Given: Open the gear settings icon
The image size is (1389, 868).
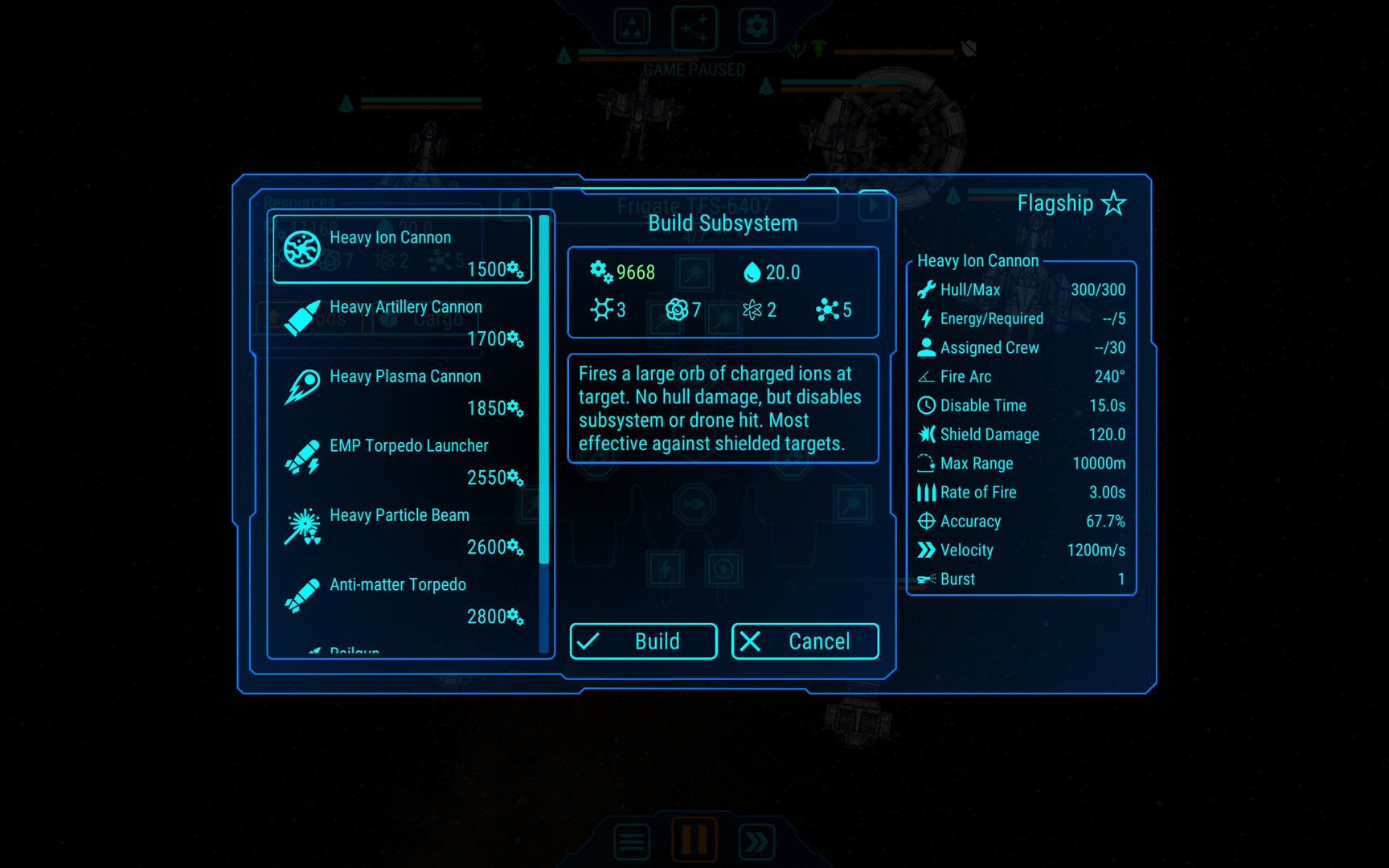Looking at the screenshot, I should [756, 27].
